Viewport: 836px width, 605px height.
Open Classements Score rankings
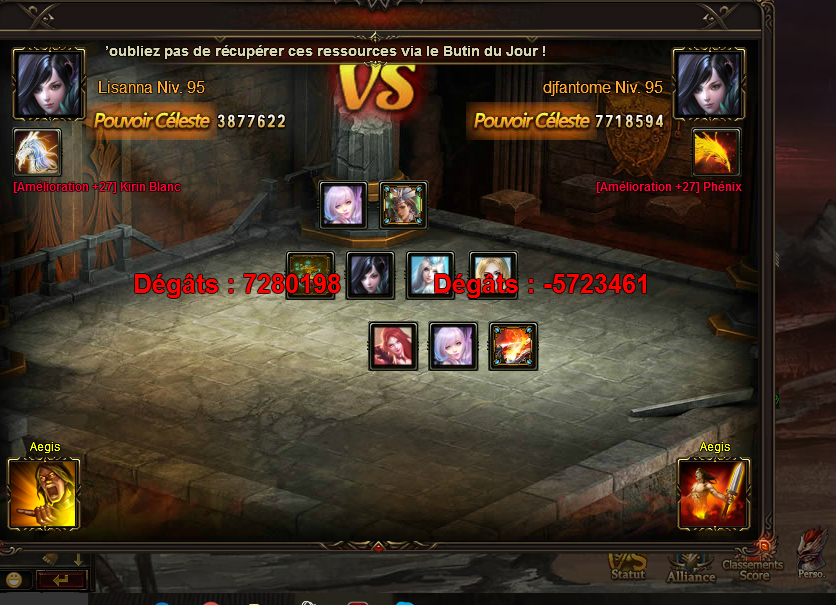click(754, 566)
